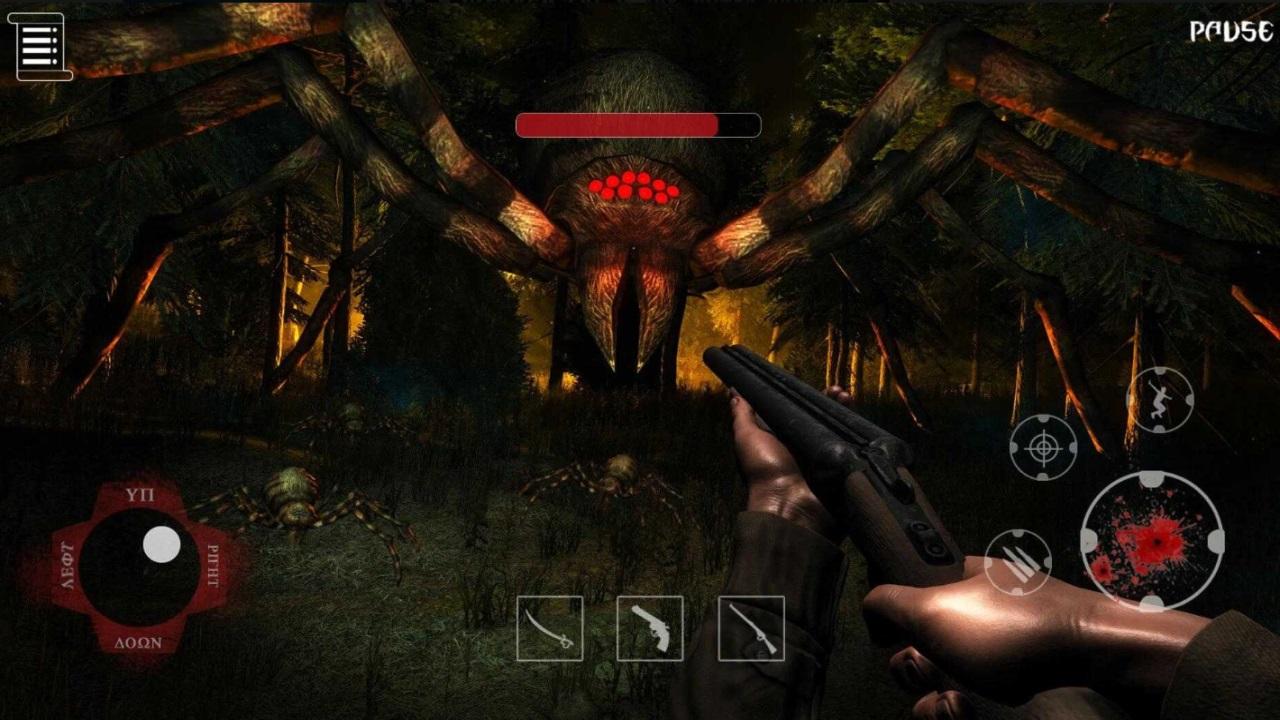Tap the blood-splatter fire button
The width and height of the screenshot is (1280, 720).
(x=1152, y=541)
